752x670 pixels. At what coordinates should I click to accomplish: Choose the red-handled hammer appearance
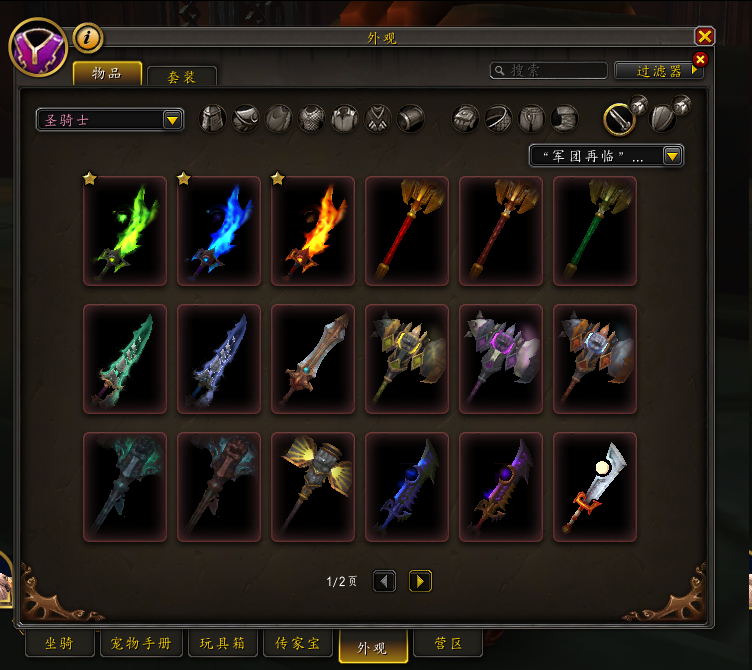tap(407, 231)
